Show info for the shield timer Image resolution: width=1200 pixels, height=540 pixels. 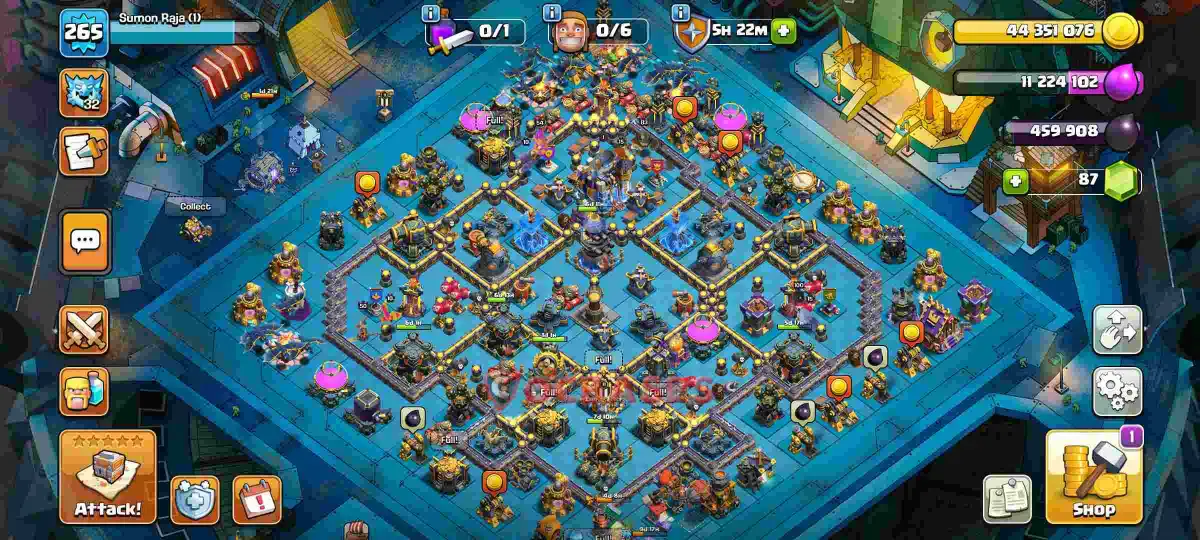pyautogui.click(x=681, y=14)
